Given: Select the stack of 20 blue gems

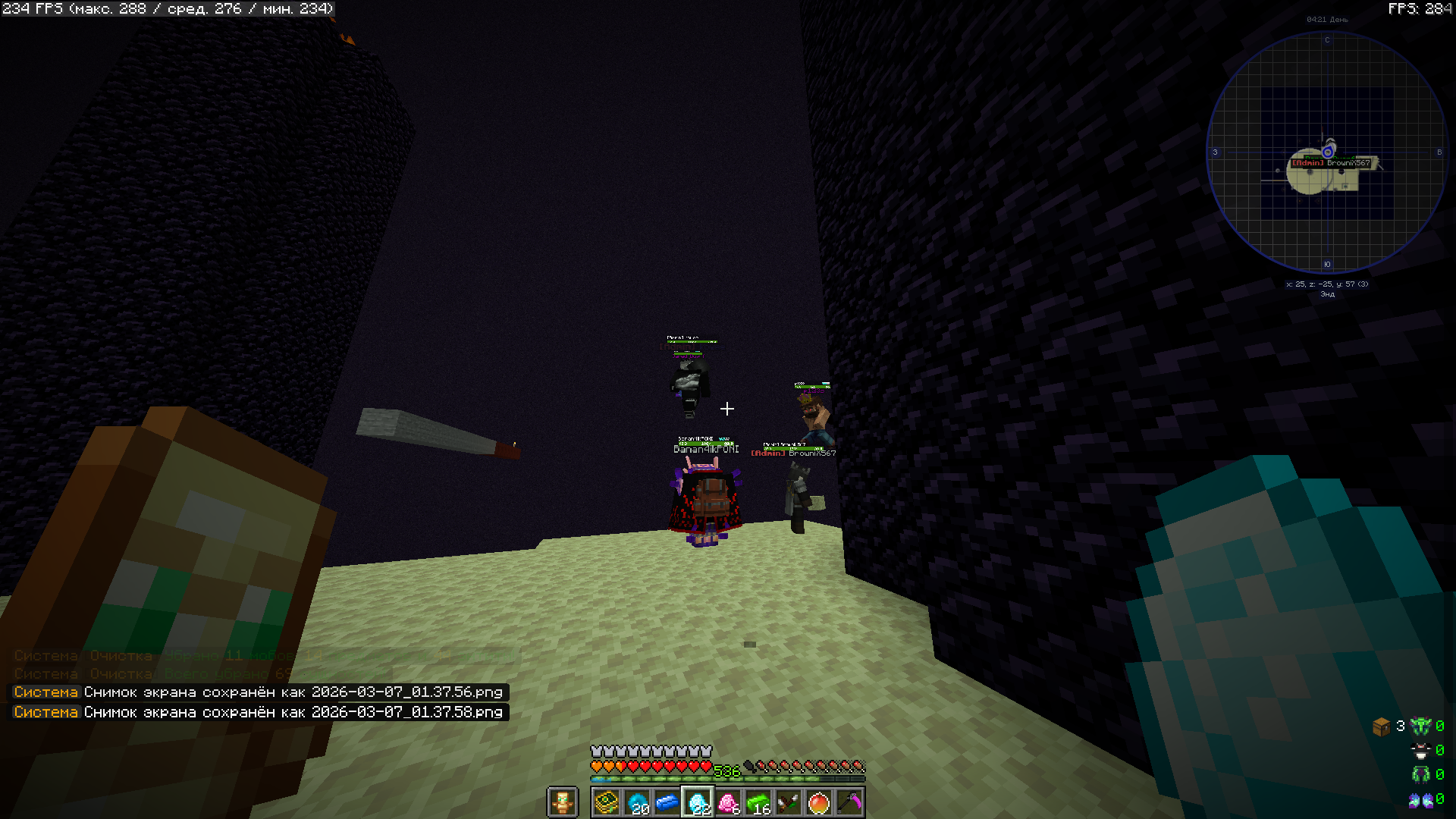Looking at the screenshot, I should 637,802.
